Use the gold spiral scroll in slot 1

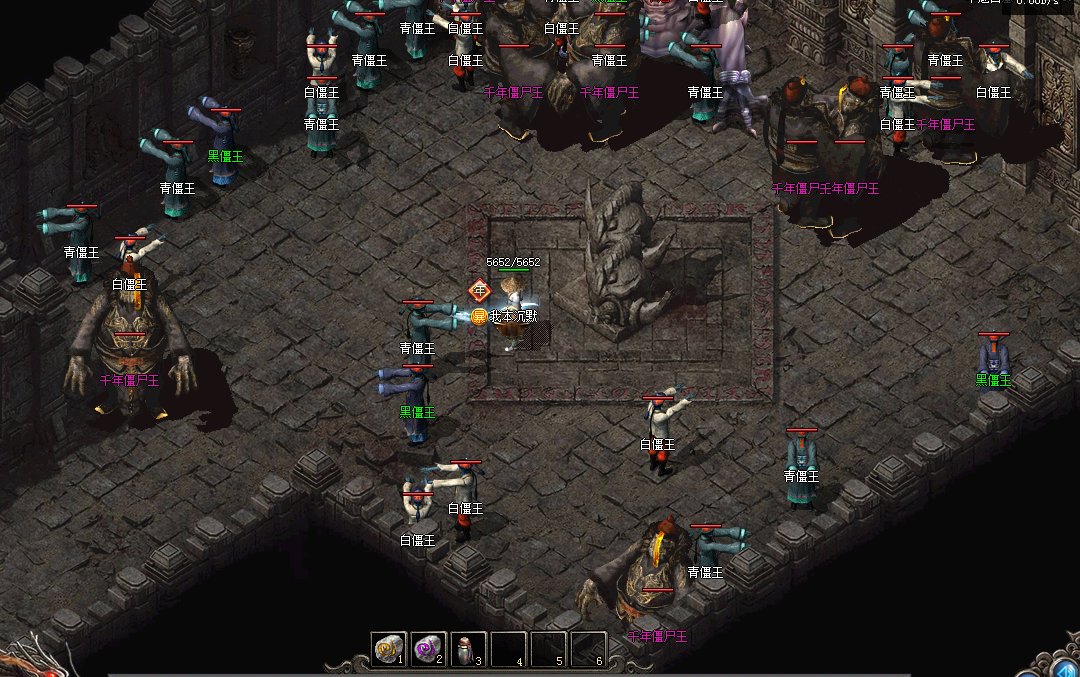tap(388, 649)
